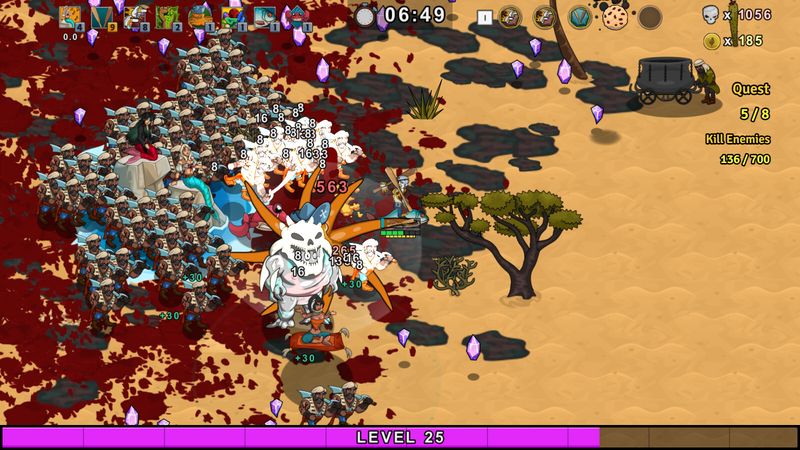Click the small white square icon near the timer
800x450 pixels.
click(484, 17)
